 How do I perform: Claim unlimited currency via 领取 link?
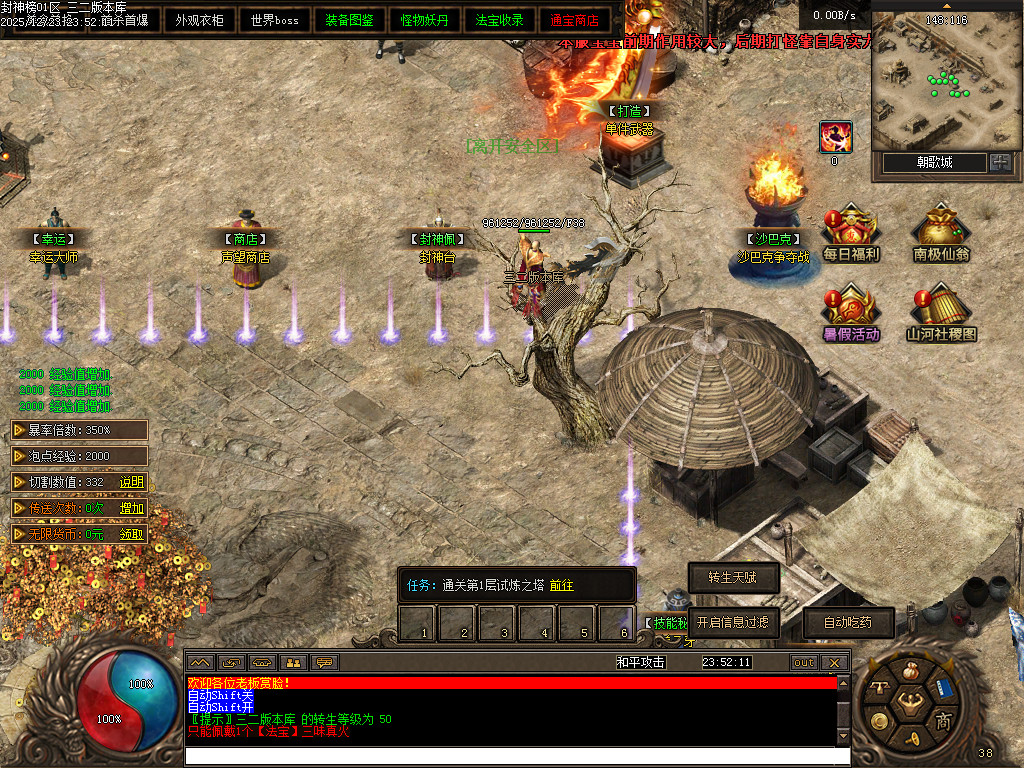tap(132, 534)
